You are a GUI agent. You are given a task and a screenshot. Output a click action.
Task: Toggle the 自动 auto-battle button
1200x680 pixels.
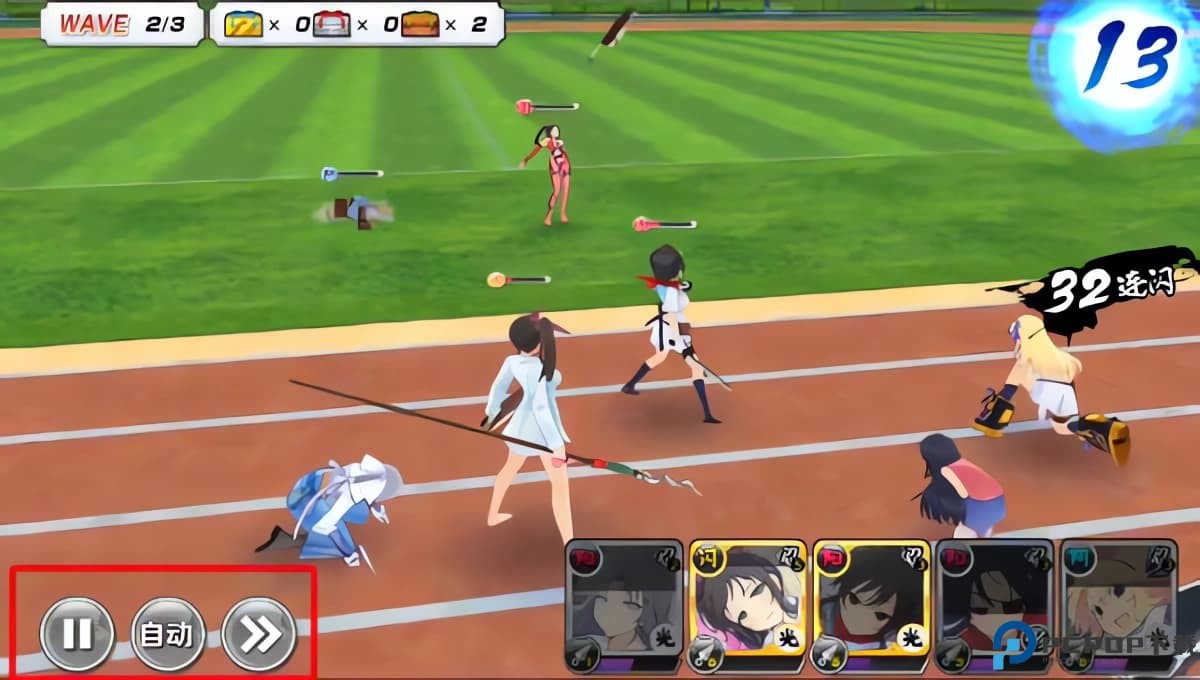pos(168,634)
